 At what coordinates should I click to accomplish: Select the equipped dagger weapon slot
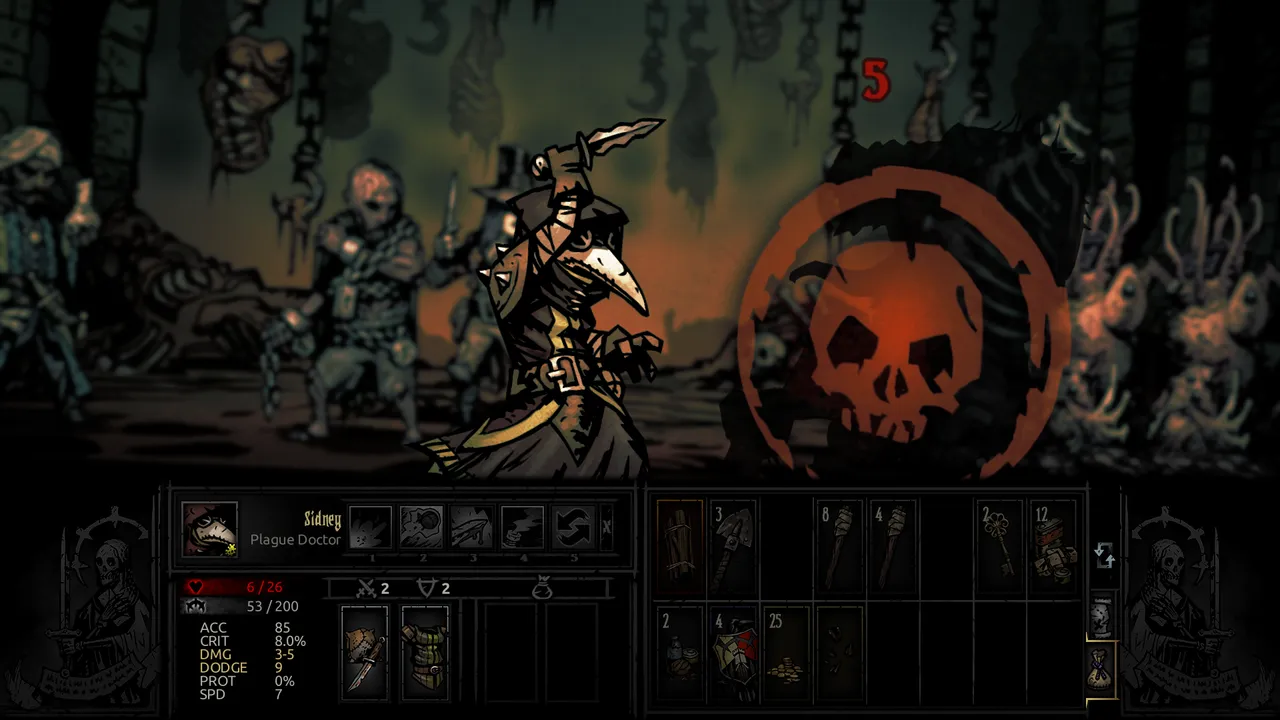(x=364, y=651)
